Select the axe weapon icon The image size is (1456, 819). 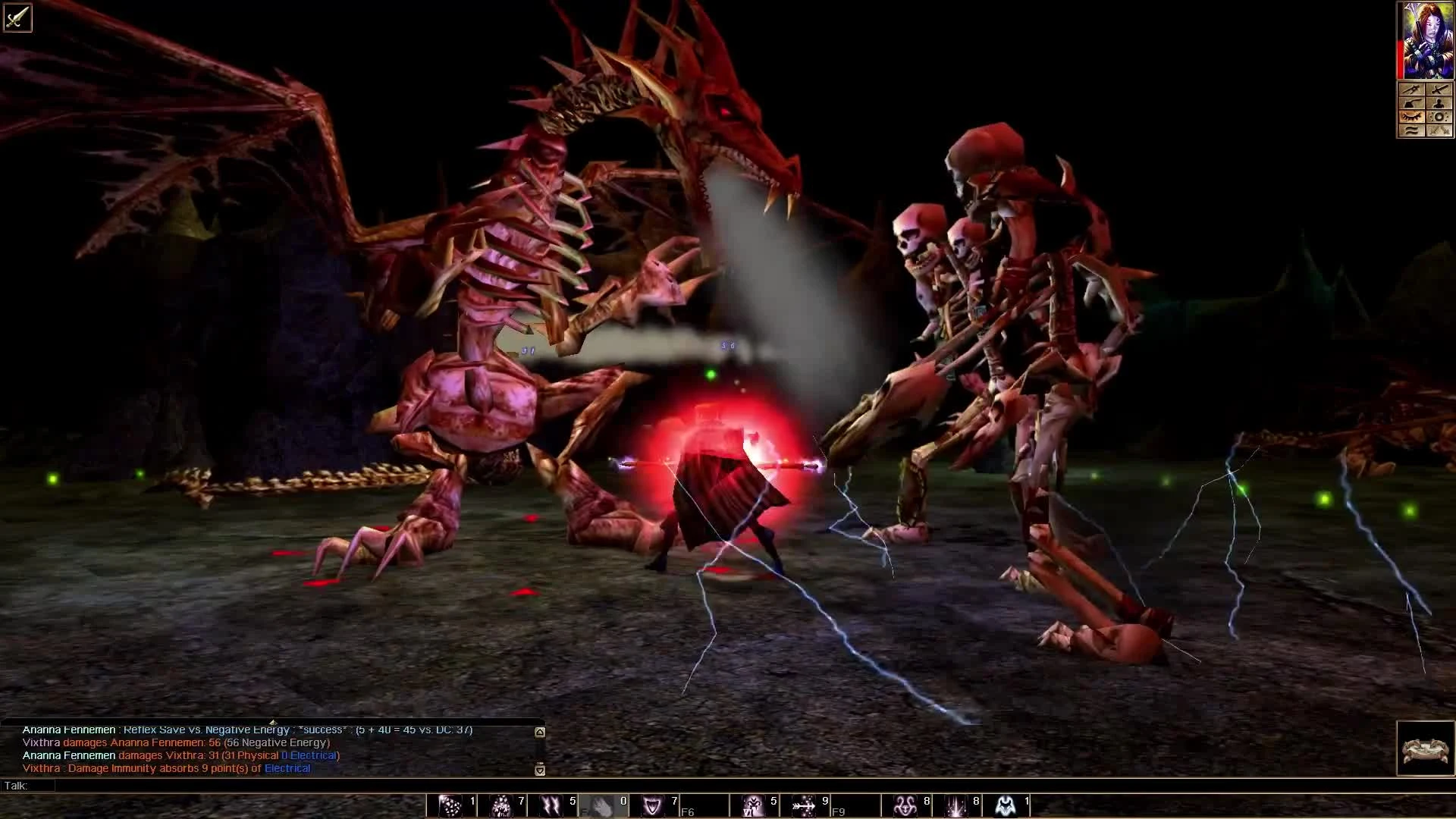pos(1411,103)
